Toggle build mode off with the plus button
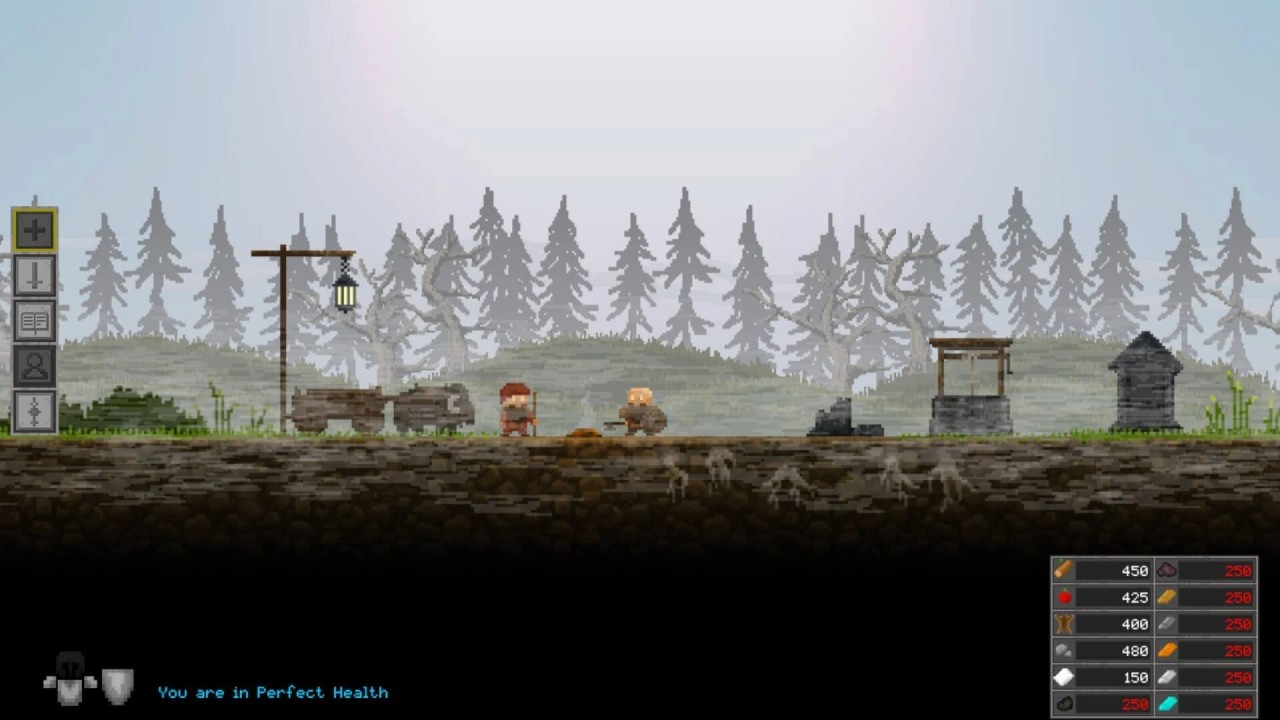 (x=33, y=229)
